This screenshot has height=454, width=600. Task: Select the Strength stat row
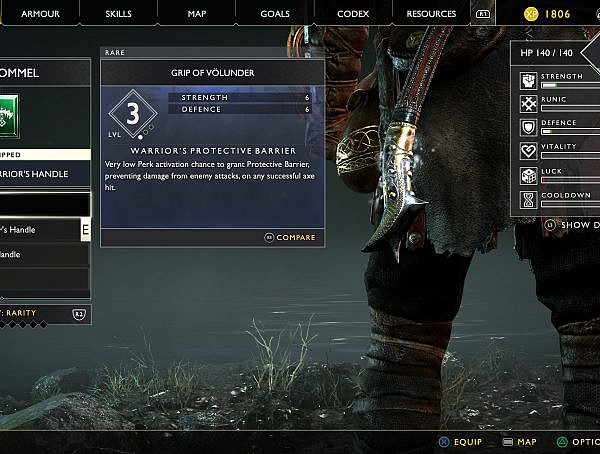560,80
